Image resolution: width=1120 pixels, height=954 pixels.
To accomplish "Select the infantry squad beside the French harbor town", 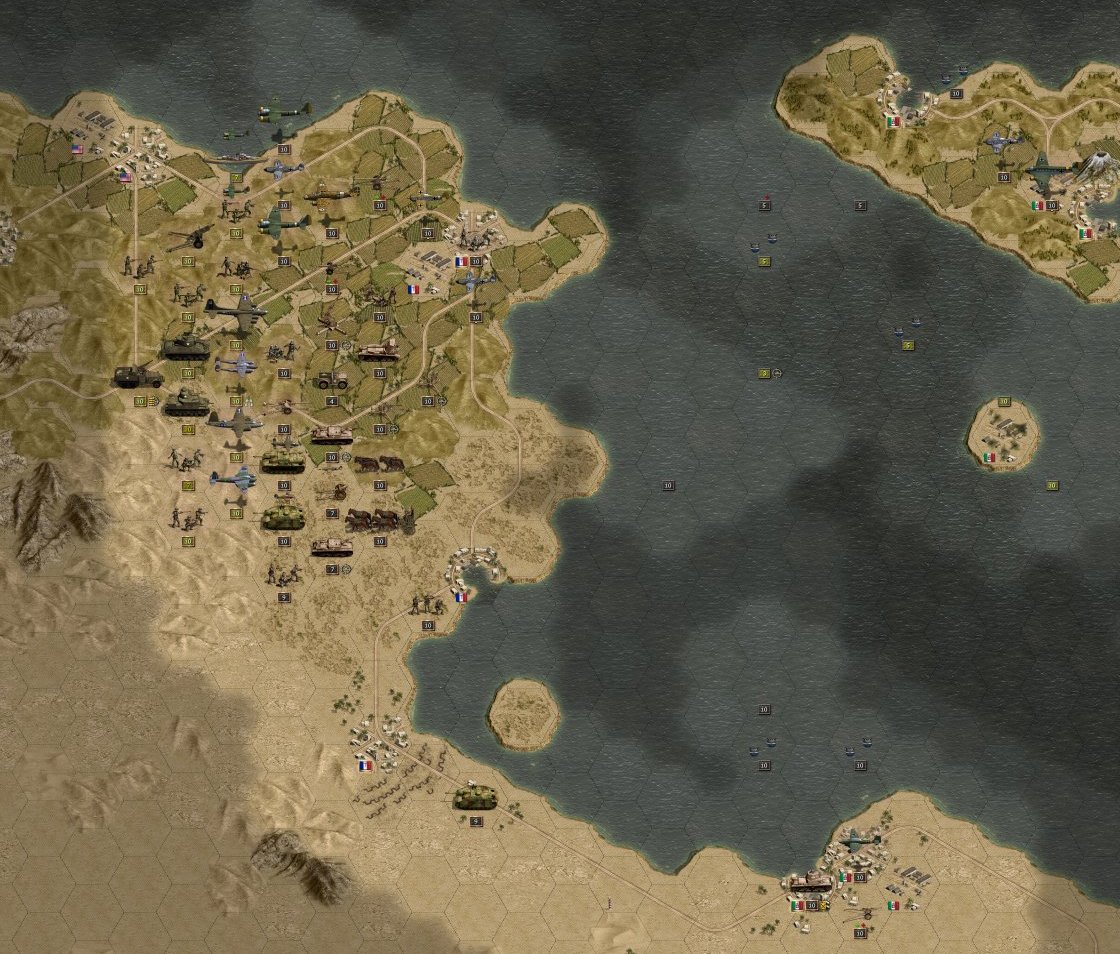I will [427, 604].
